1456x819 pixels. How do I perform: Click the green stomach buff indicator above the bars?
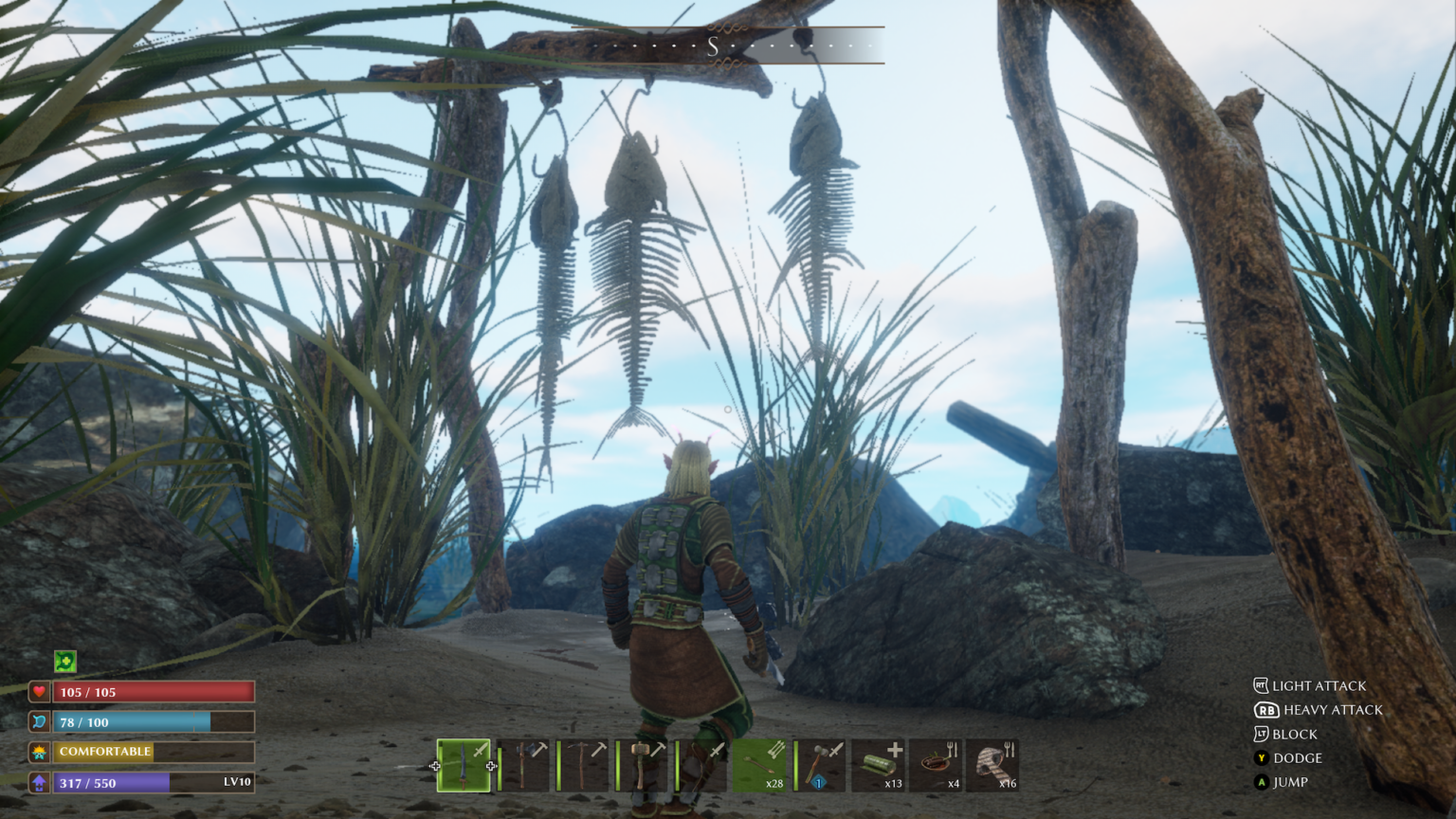64,661
